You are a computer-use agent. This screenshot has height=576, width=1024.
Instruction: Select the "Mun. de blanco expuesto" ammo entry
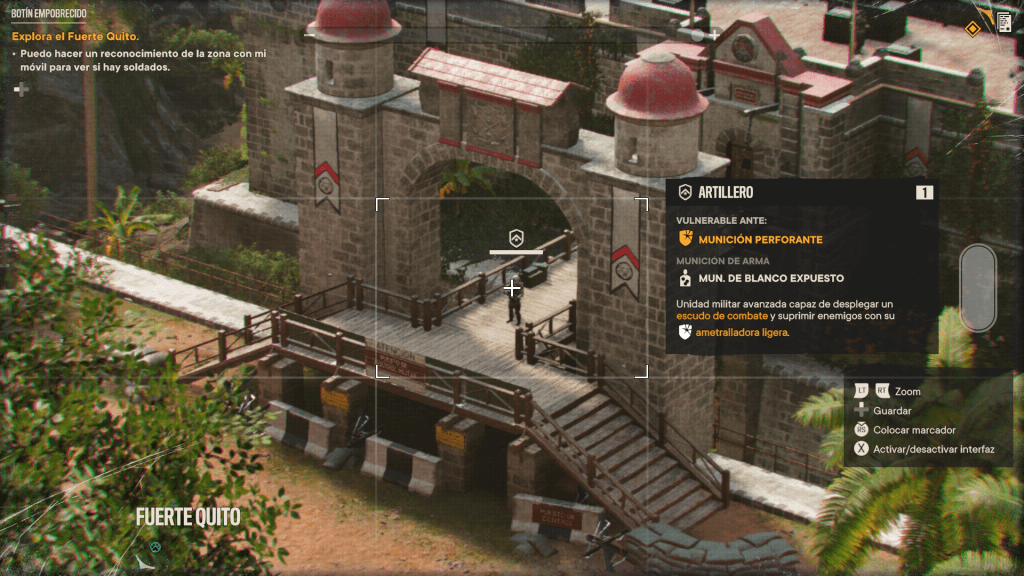770,278
